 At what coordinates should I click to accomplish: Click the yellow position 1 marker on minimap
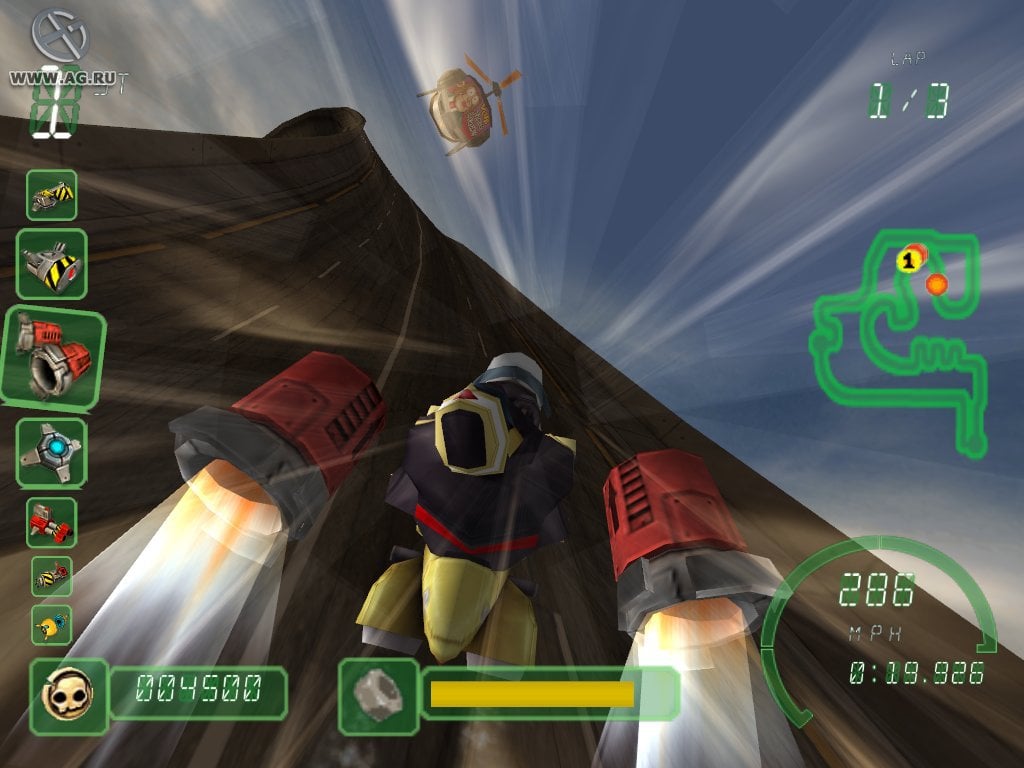point(908,261)
